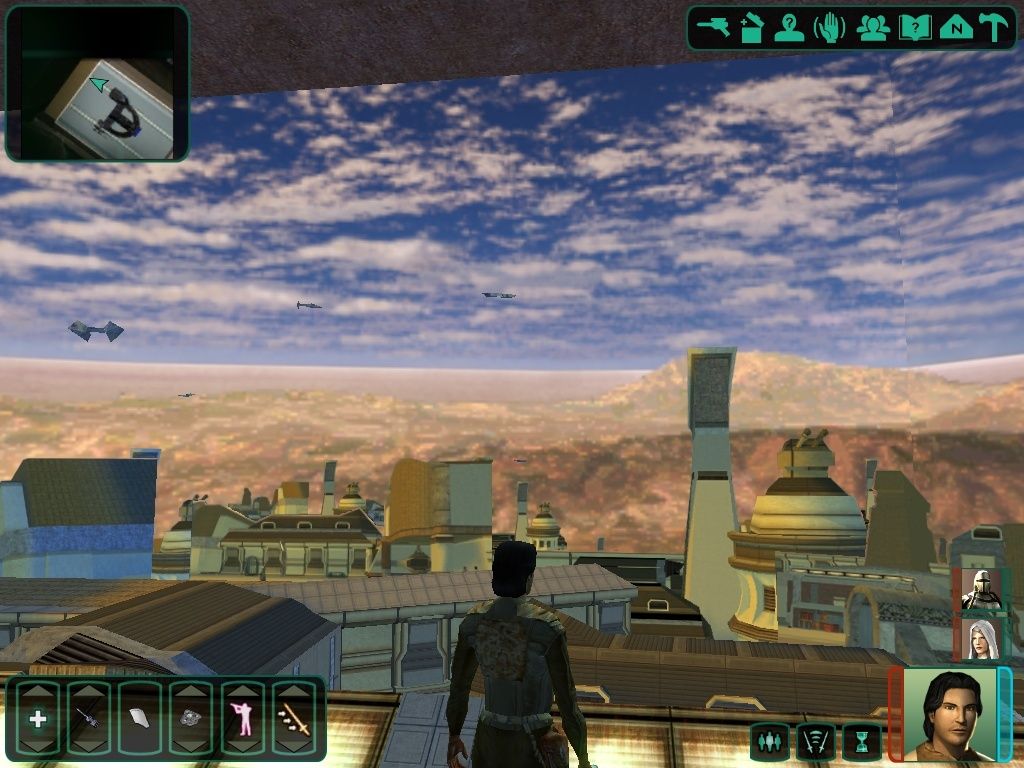The image size is (1024, 768).
Task: Choose the lightsaber form ability slot
Action: (x=294, y=718)
